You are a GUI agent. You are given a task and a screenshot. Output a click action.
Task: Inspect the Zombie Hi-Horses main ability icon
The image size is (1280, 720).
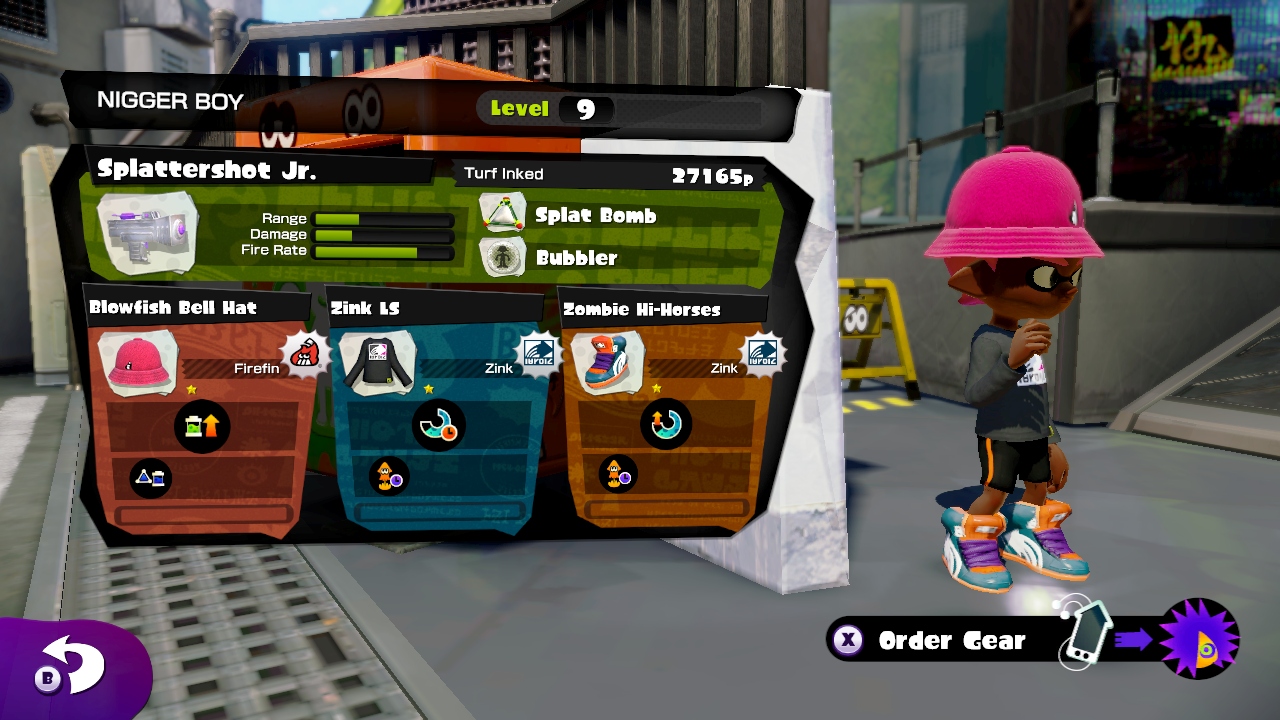[666, 424]
